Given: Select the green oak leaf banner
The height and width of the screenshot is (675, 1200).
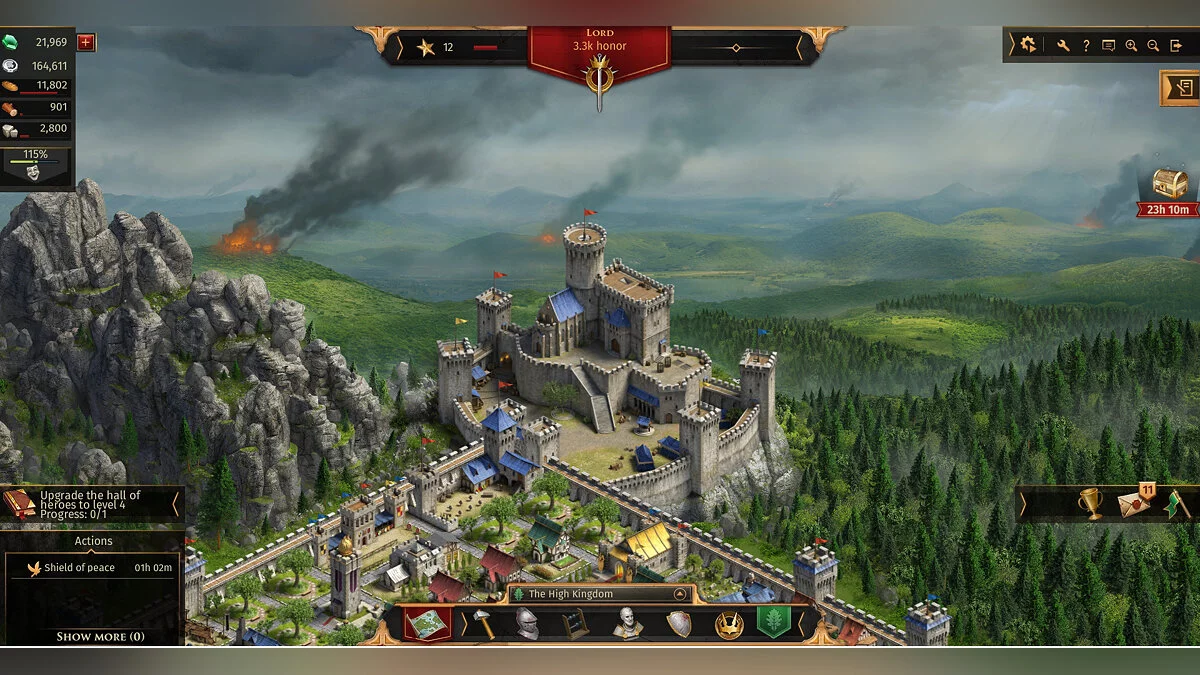Looking at the screenshot, I should point(773,622).
